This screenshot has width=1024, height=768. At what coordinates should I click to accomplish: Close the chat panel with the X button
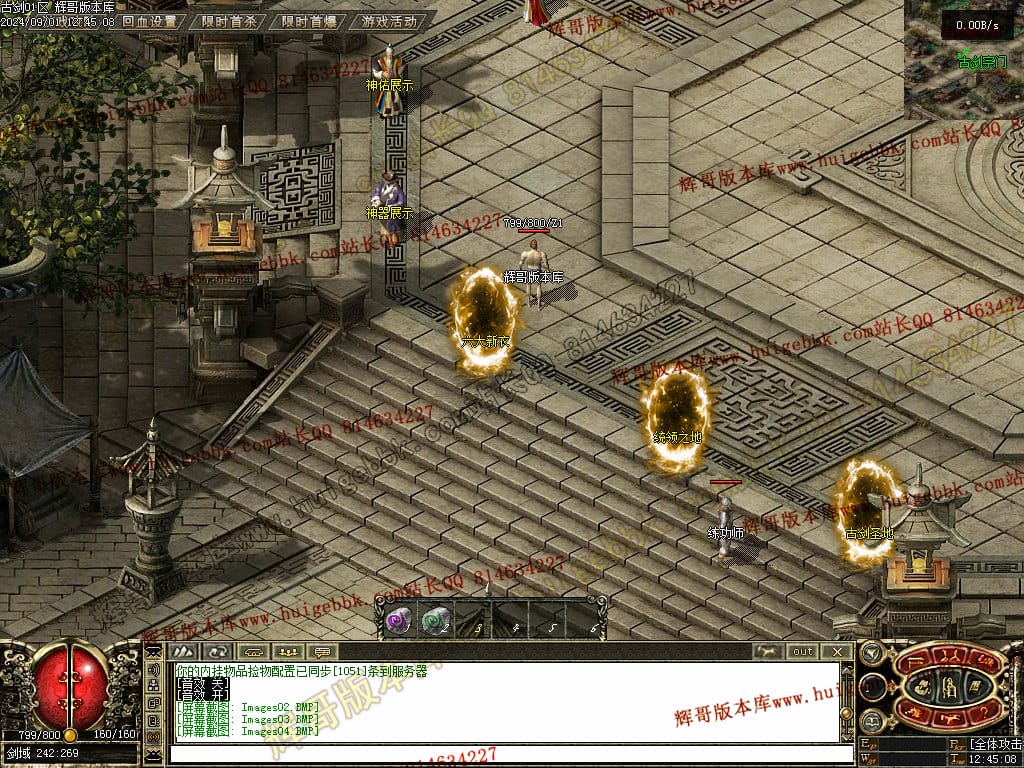(x=838, y=652)
